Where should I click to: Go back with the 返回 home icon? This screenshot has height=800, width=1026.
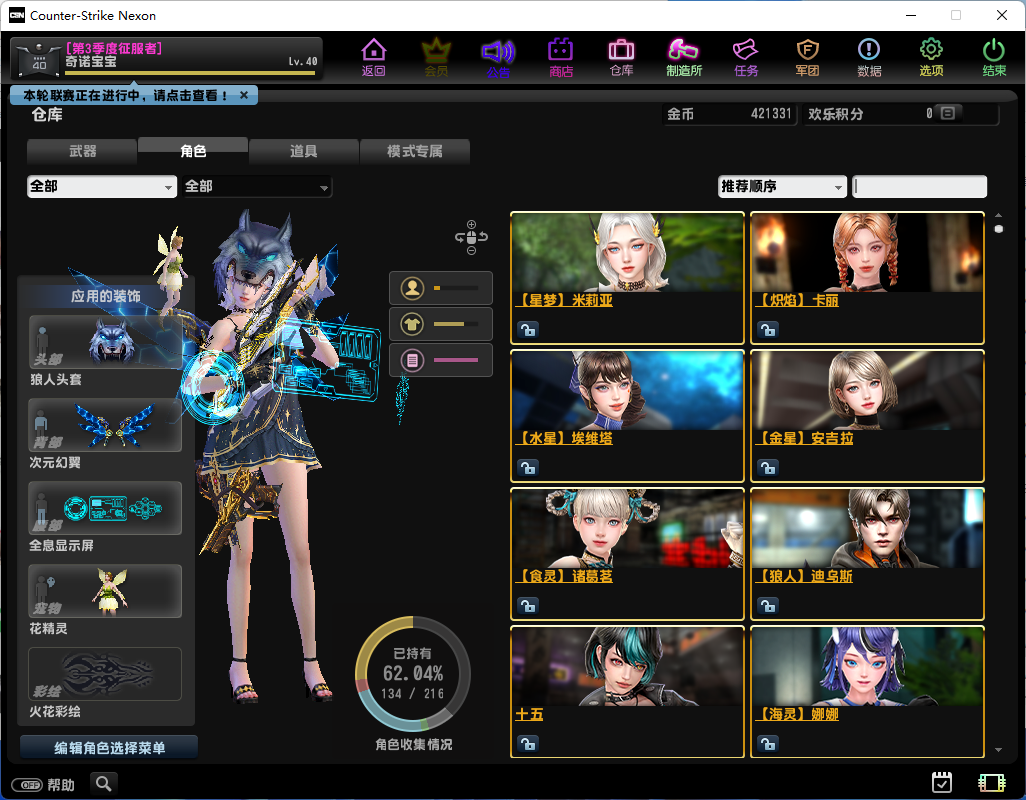pos(373,57)
